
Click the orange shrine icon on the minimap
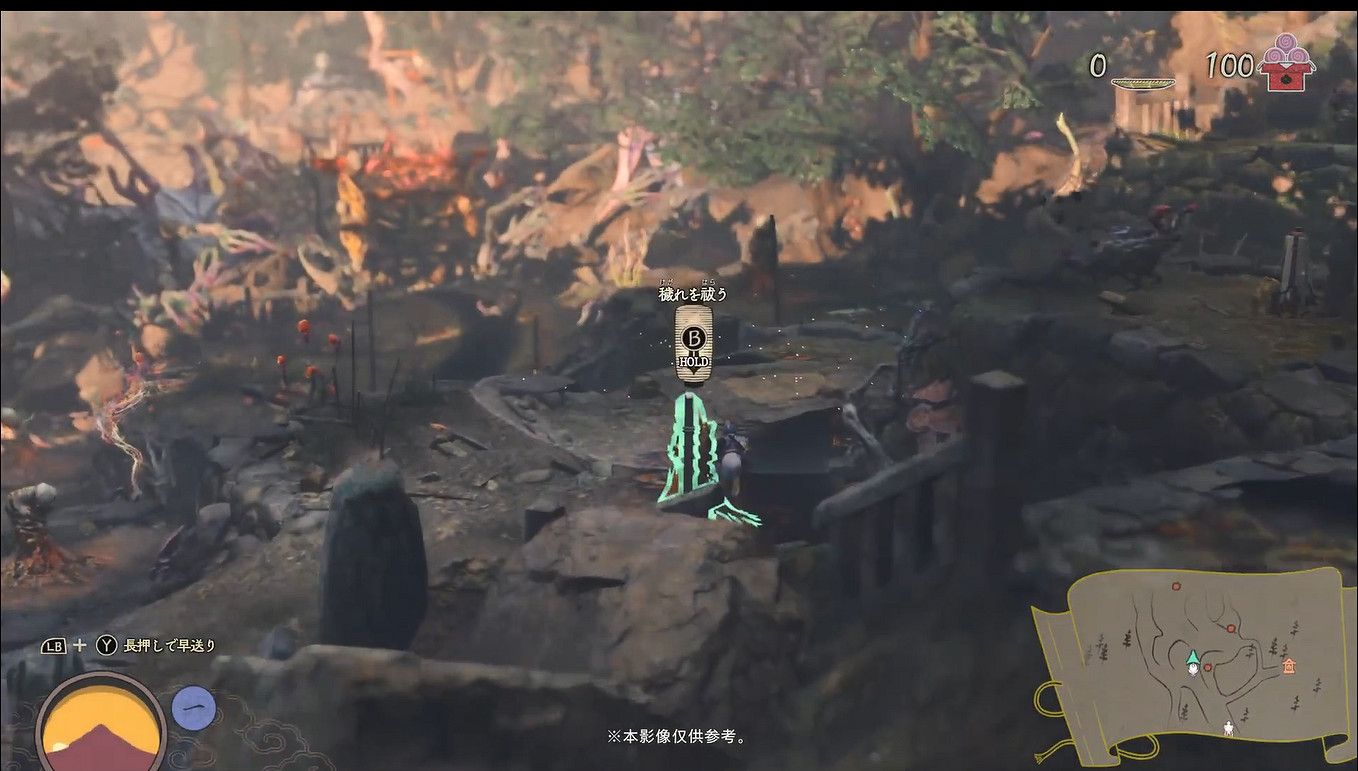1289,666
